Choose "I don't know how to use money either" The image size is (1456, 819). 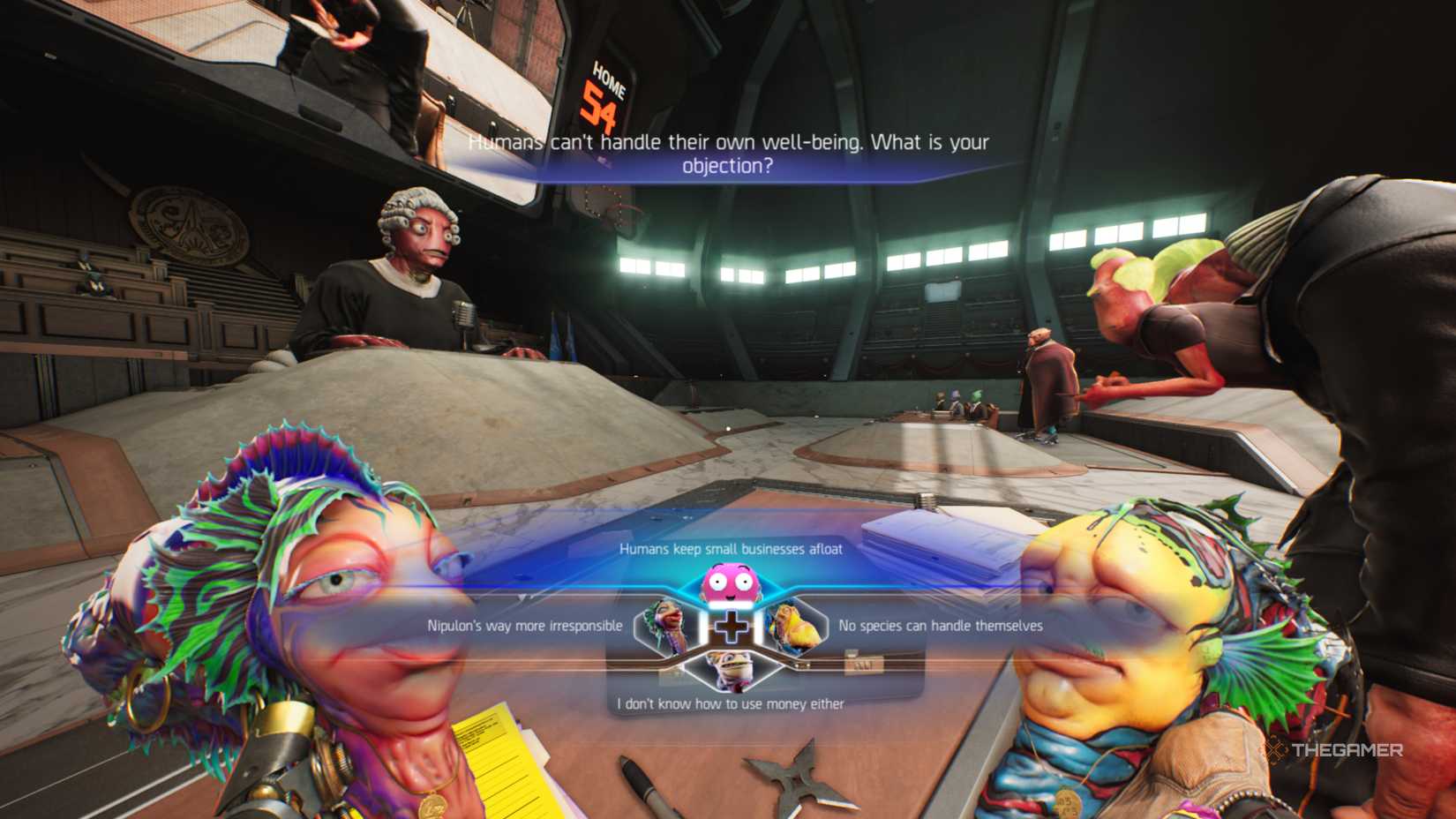(731, 703)
